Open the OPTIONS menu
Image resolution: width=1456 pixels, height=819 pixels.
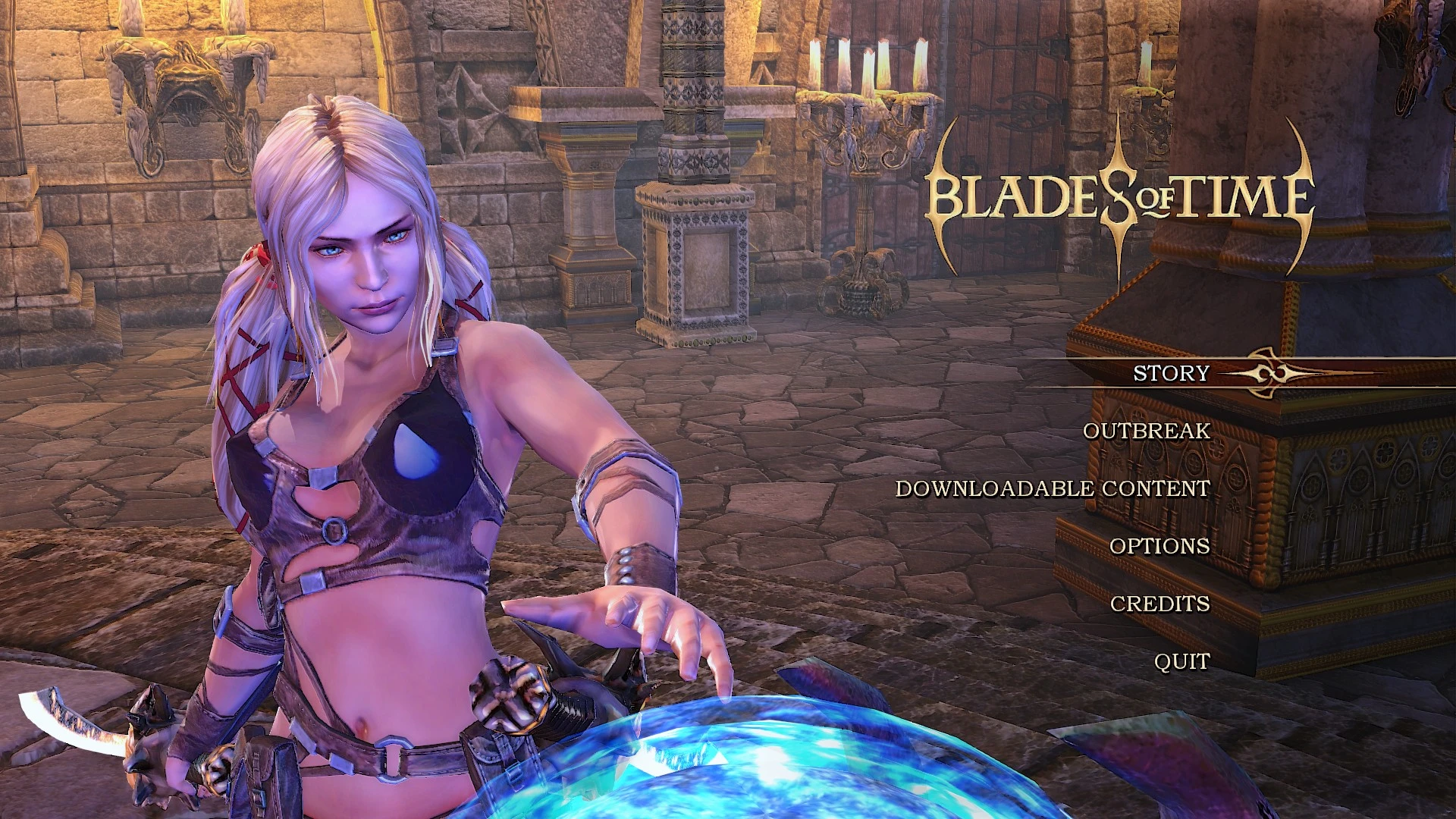coord(1158,546)
